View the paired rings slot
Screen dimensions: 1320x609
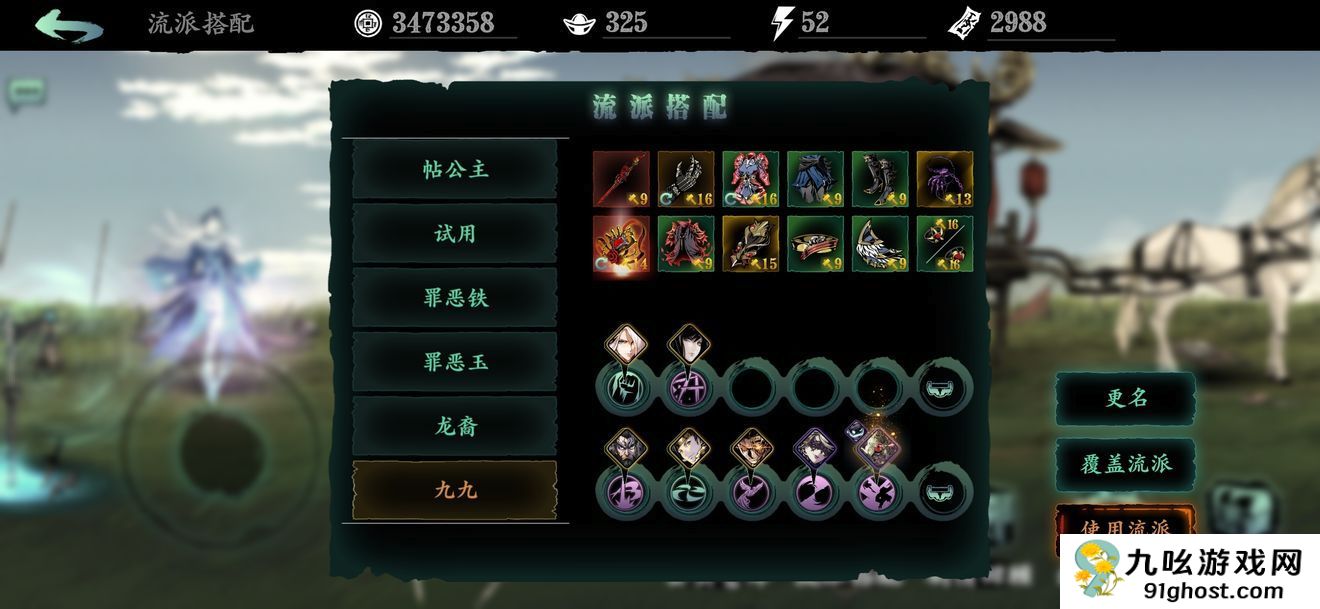pos(945,244)
